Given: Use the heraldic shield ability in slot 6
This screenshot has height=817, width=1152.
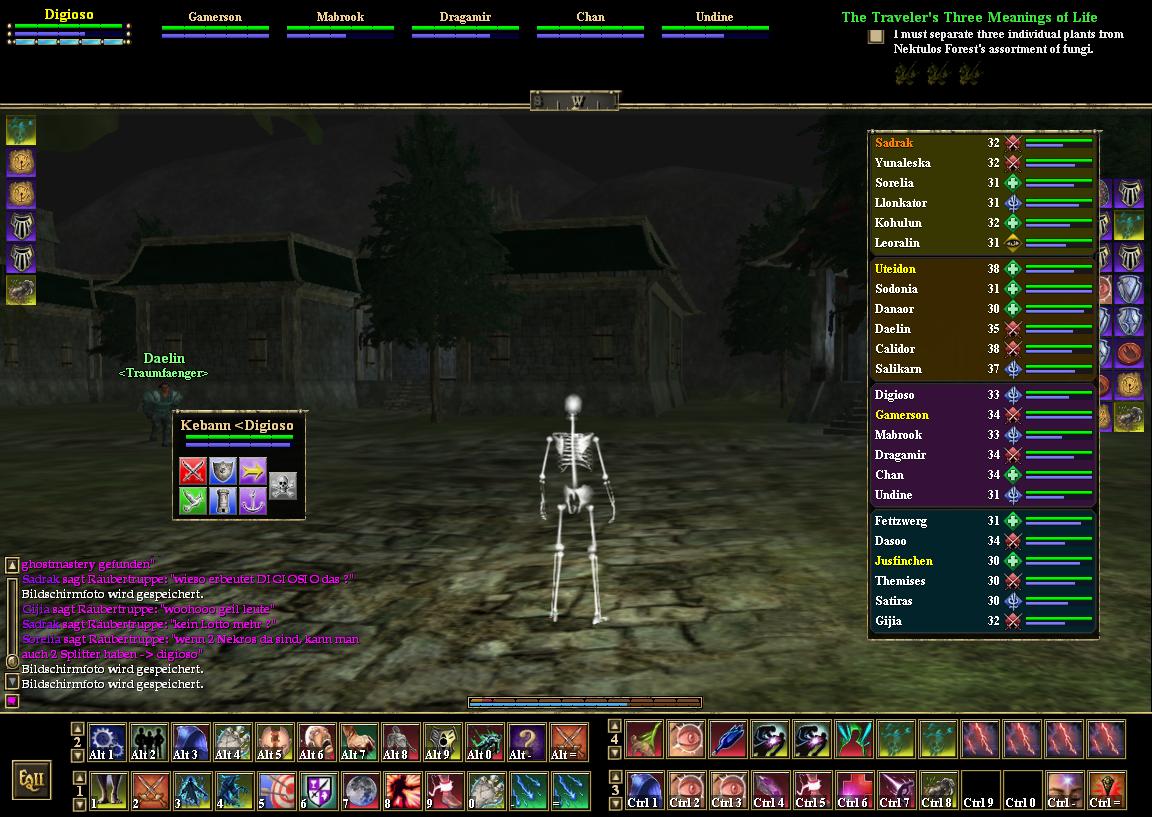Looking at the screenshot, I should (316, 790).
